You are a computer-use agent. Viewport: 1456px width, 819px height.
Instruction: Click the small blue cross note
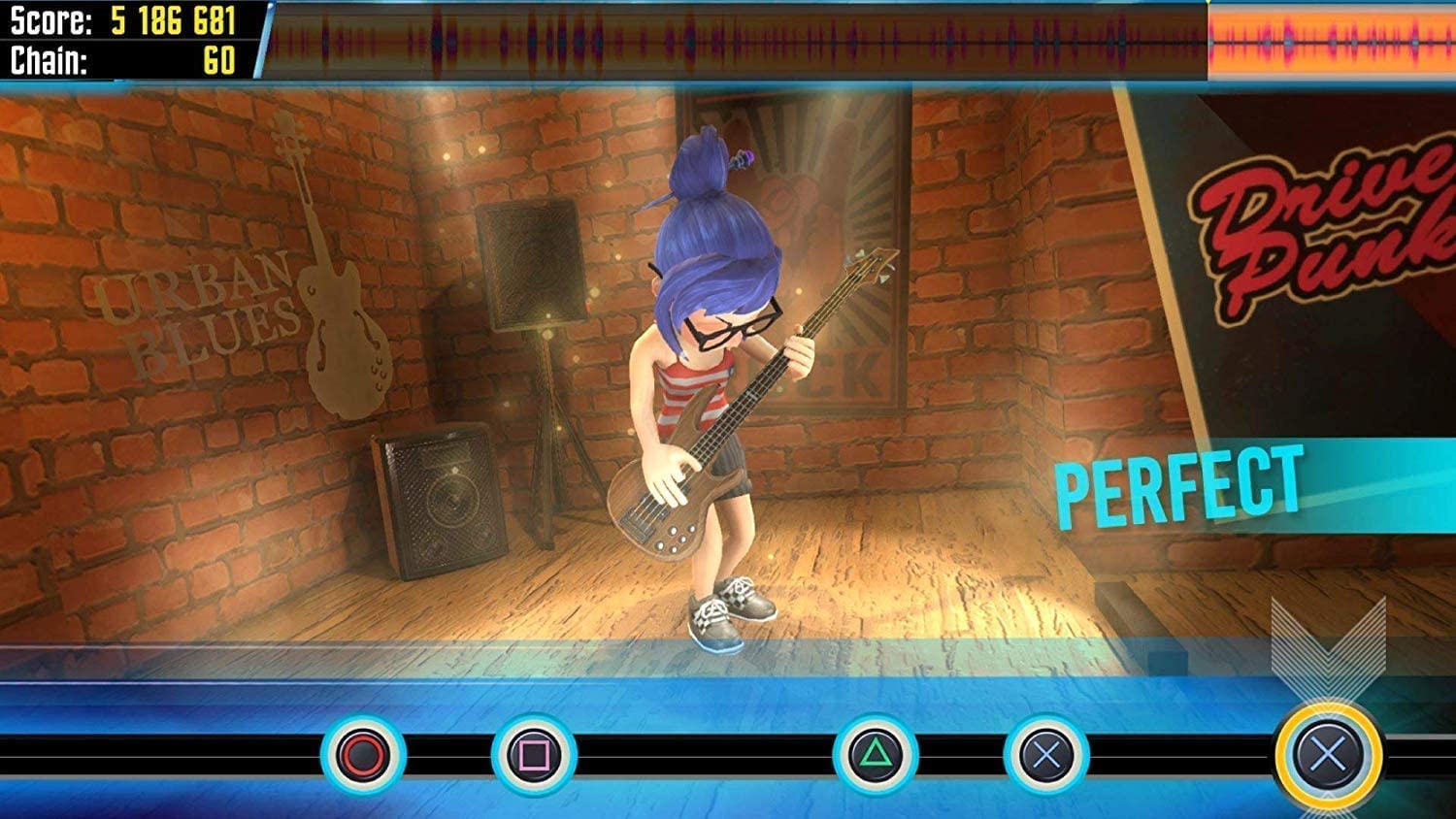(1046, 755)
